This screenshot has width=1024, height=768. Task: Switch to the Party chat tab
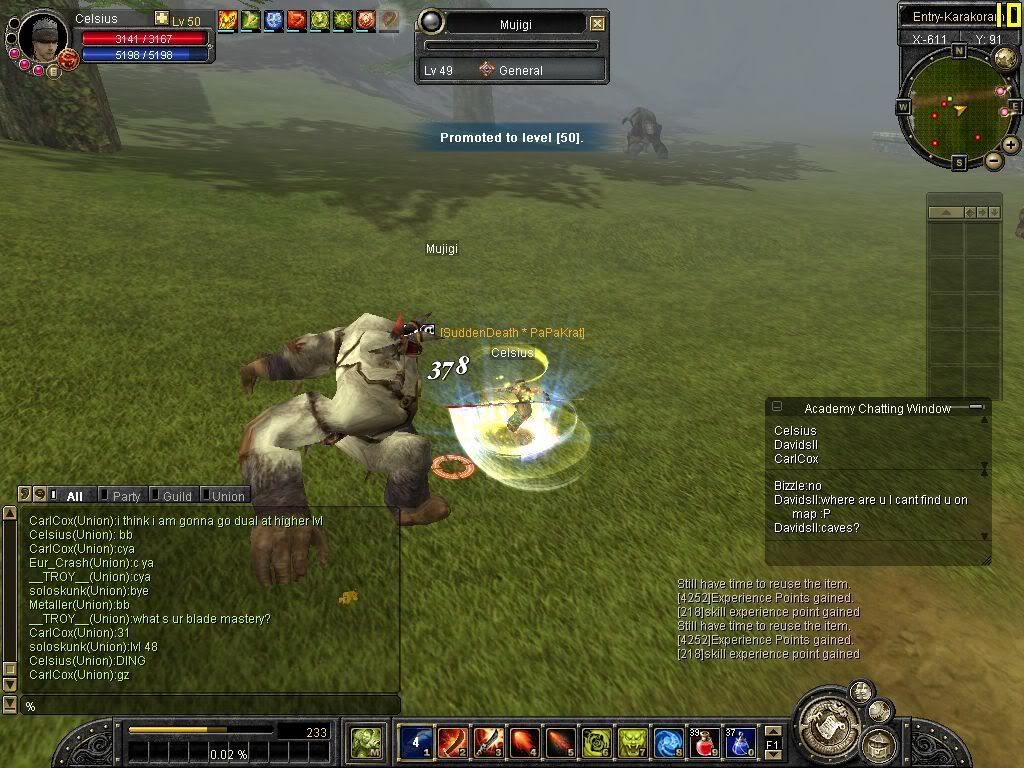(x=125, y=496)
